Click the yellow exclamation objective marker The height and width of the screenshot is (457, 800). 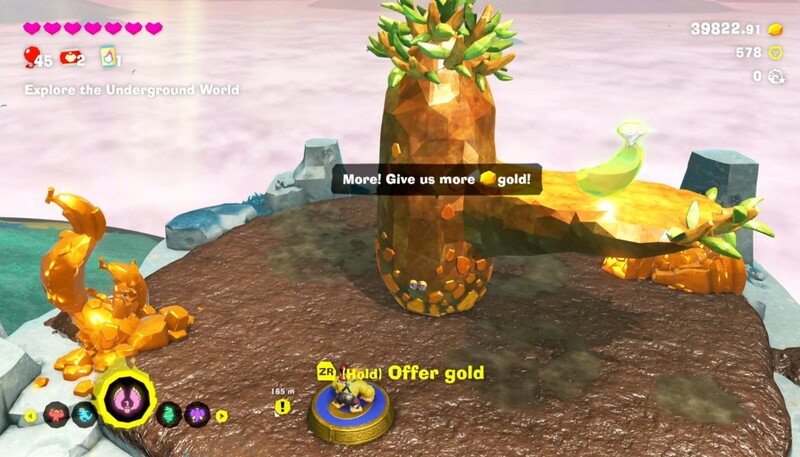tap(284, 407)
